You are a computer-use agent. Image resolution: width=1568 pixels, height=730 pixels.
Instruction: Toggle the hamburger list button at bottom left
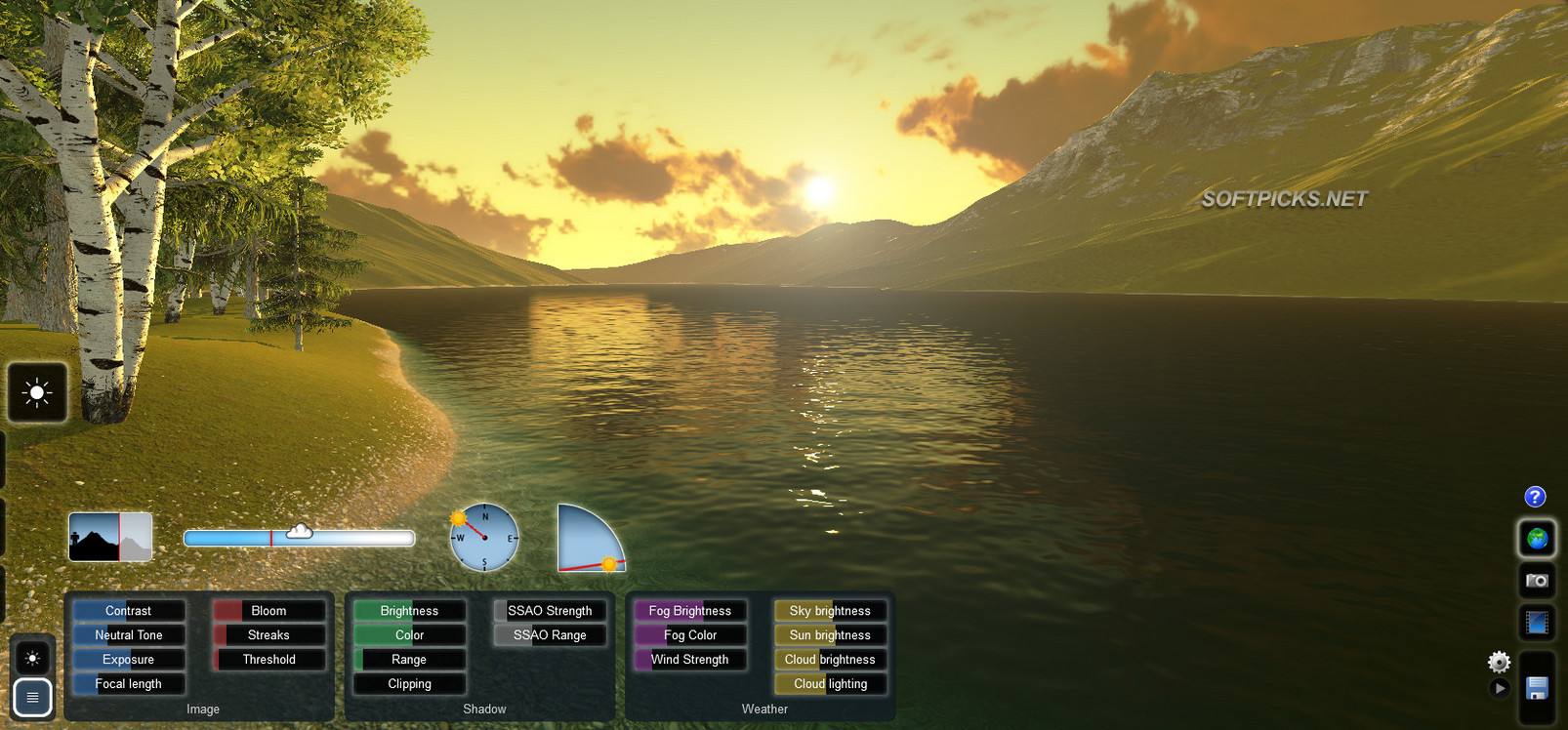[x=32, y=698]
